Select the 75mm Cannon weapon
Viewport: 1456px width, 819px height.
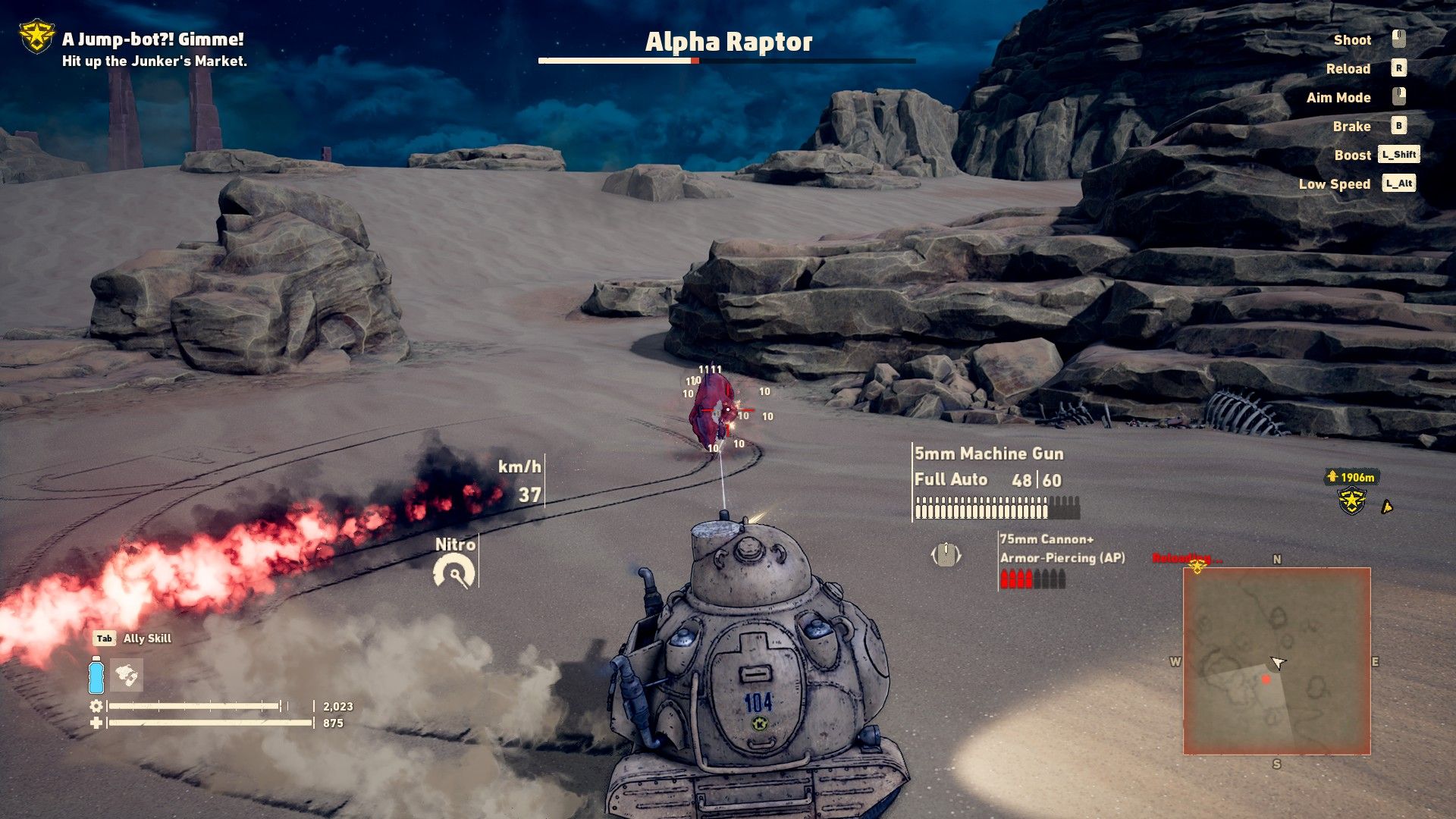[x=1046, y=539]
